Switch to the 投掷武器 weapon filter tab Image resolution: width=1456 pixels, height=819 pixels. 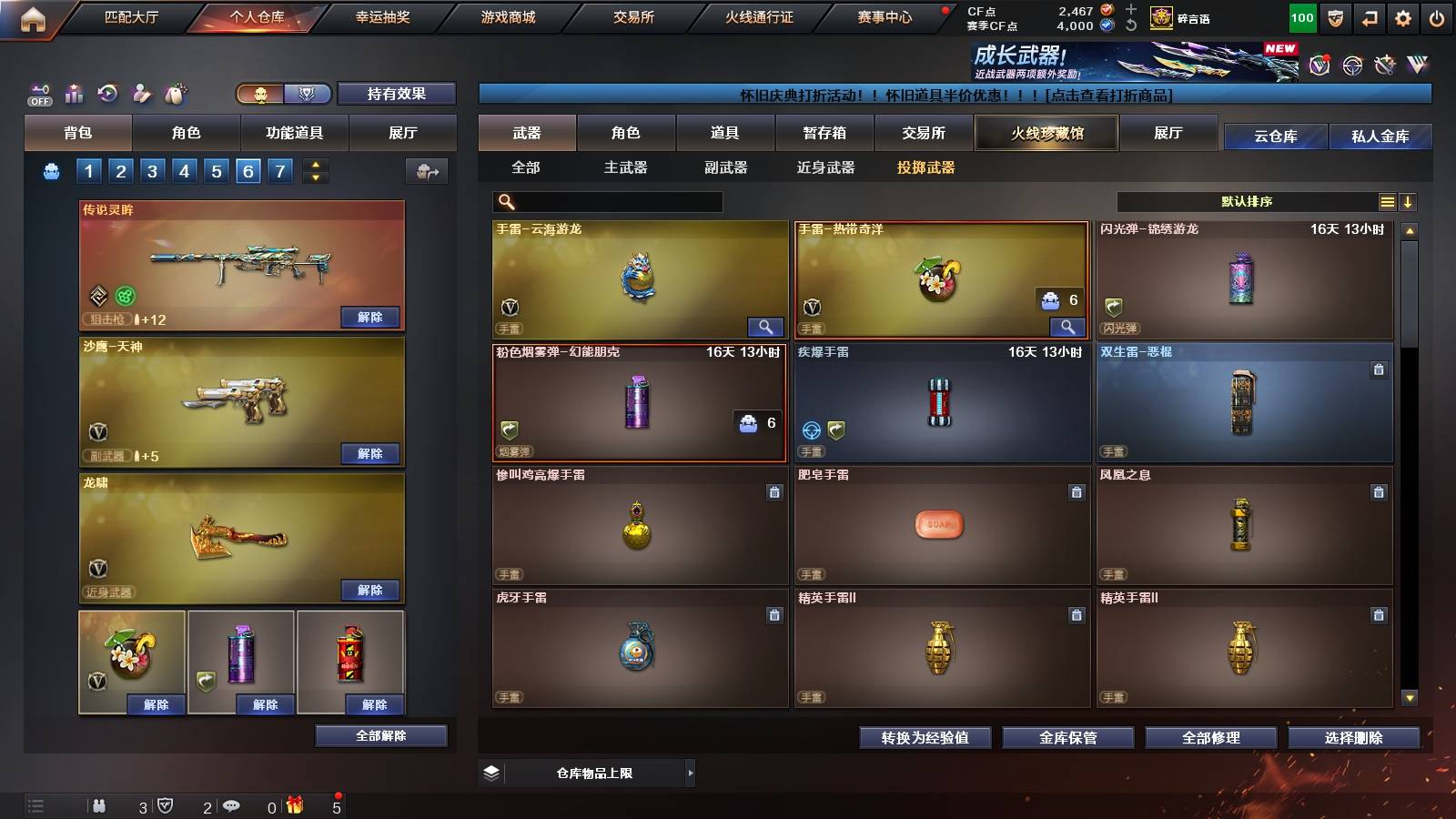tap(926, 167)
